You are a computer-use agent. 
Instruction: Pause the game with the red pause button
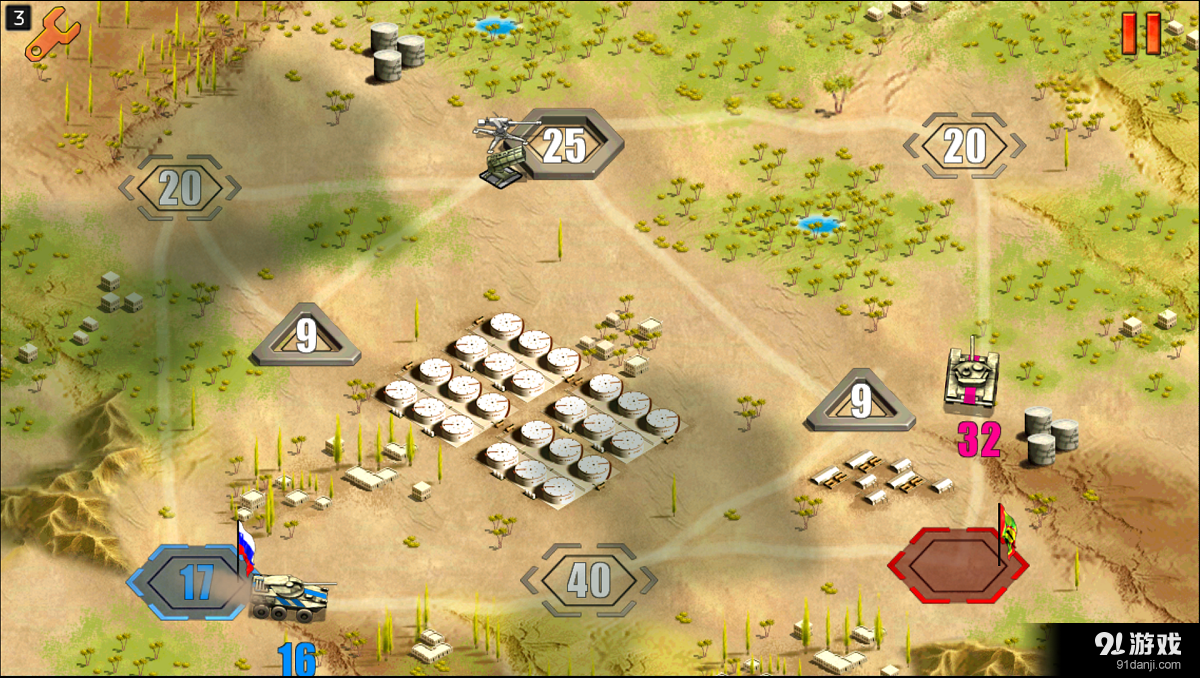[1141, 33]
